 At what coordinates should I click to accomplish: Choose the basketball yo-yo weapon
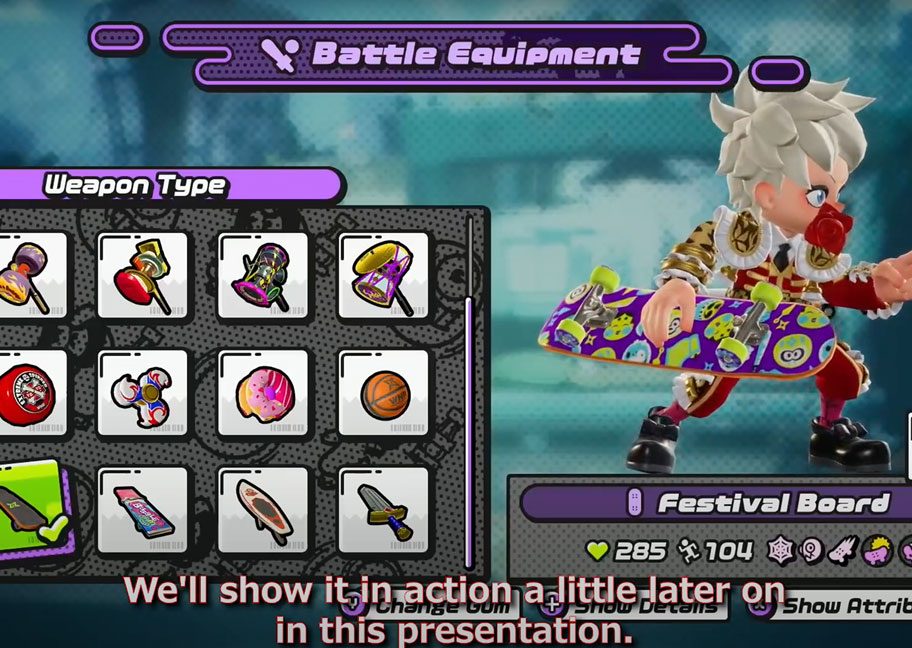point(383,392)
